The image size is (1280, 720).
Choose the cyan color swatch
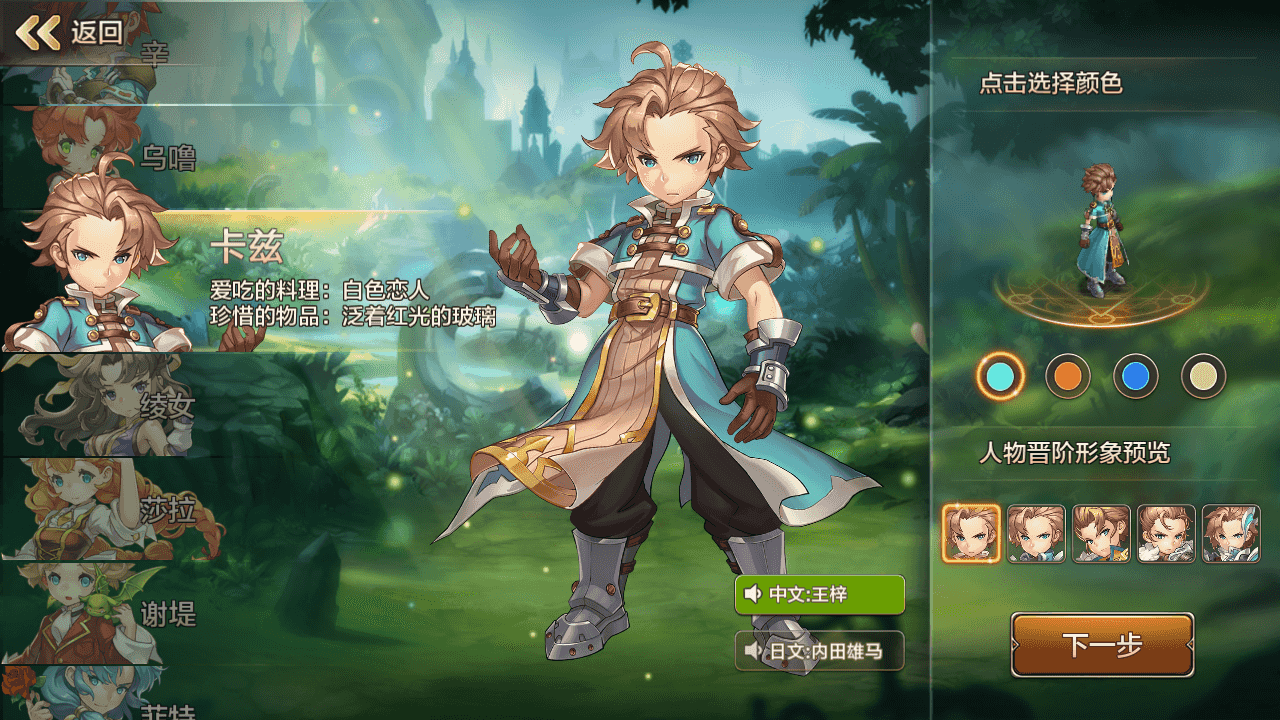coord(1000,377)
